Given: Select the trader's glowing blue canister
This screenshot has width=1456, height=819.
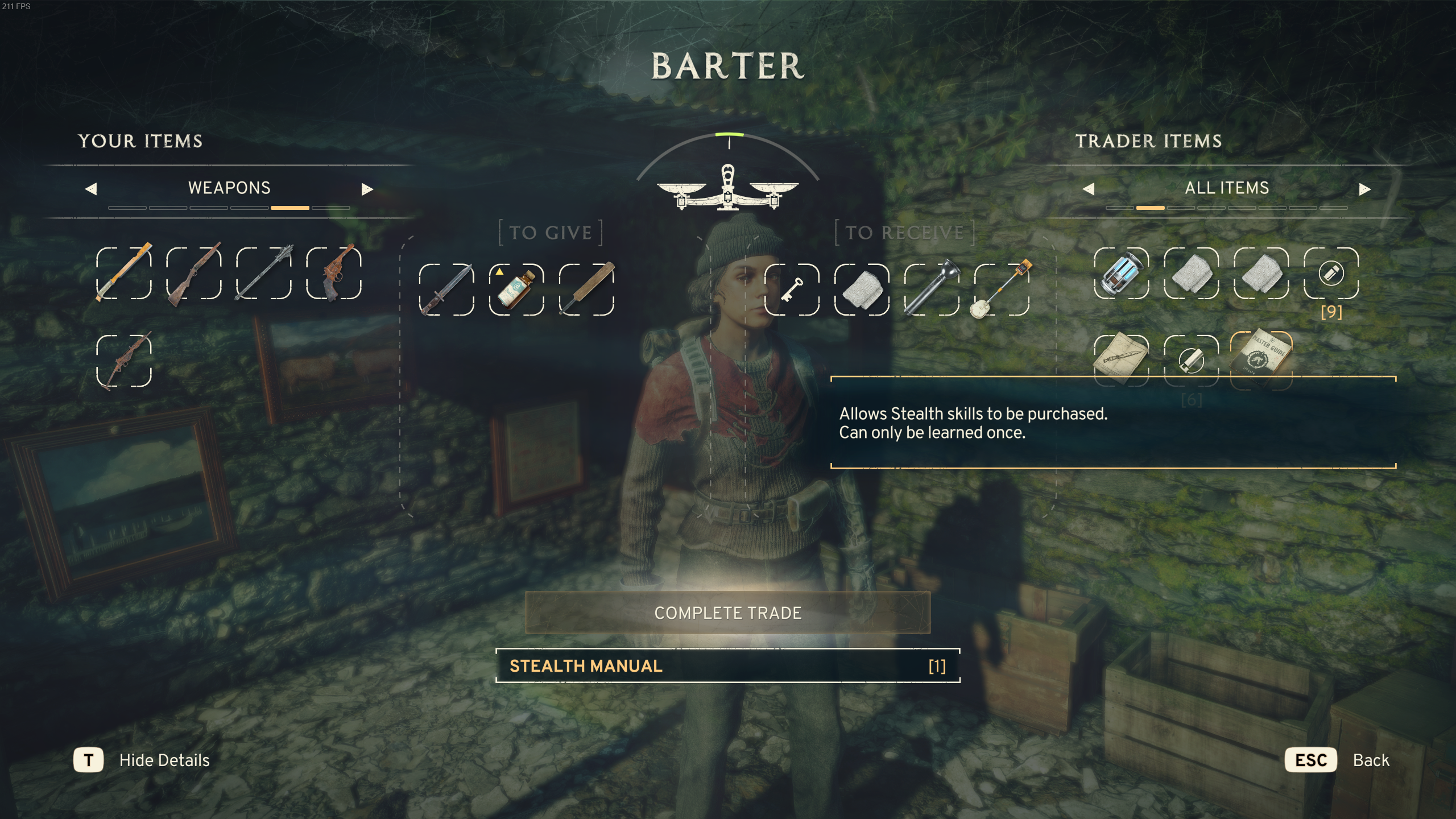Looking at the screenshot, I should pyautogui.click(x=1121, y=274).
